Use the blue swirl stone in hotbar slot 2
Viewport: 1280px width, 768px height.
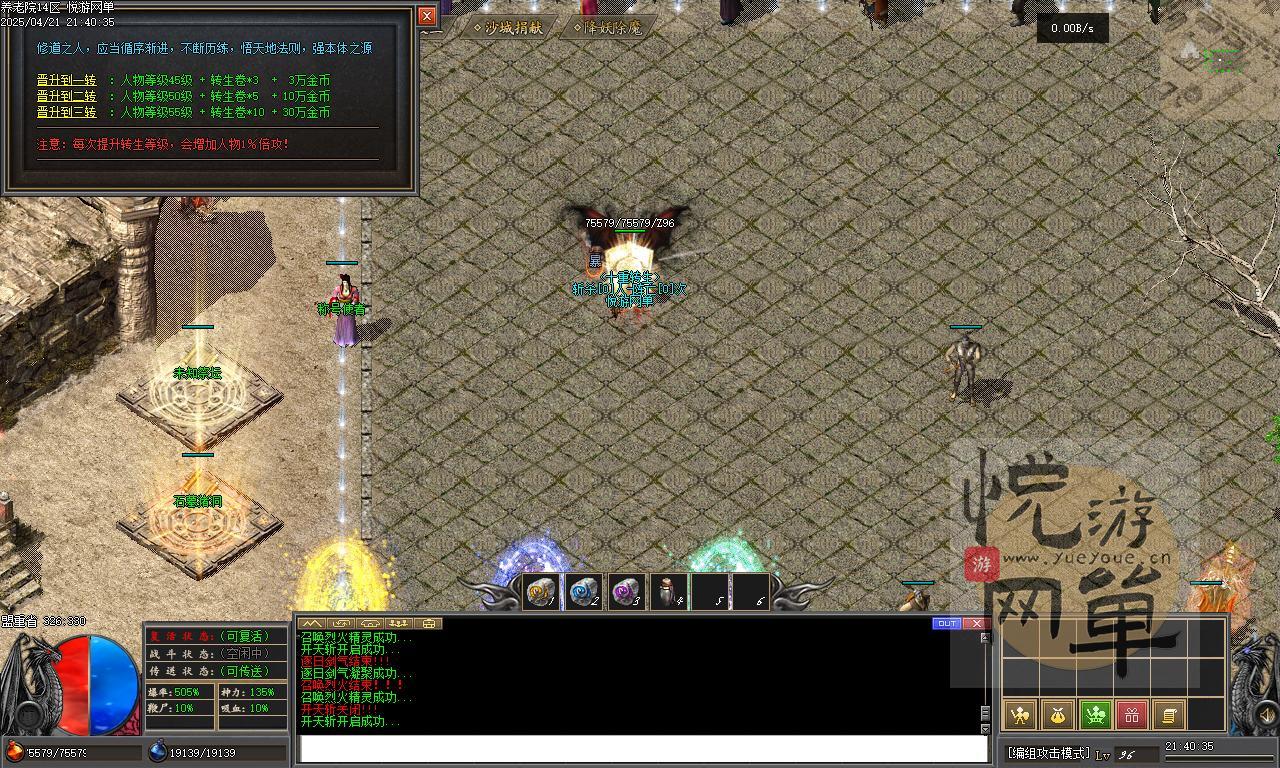coord(583,592)
